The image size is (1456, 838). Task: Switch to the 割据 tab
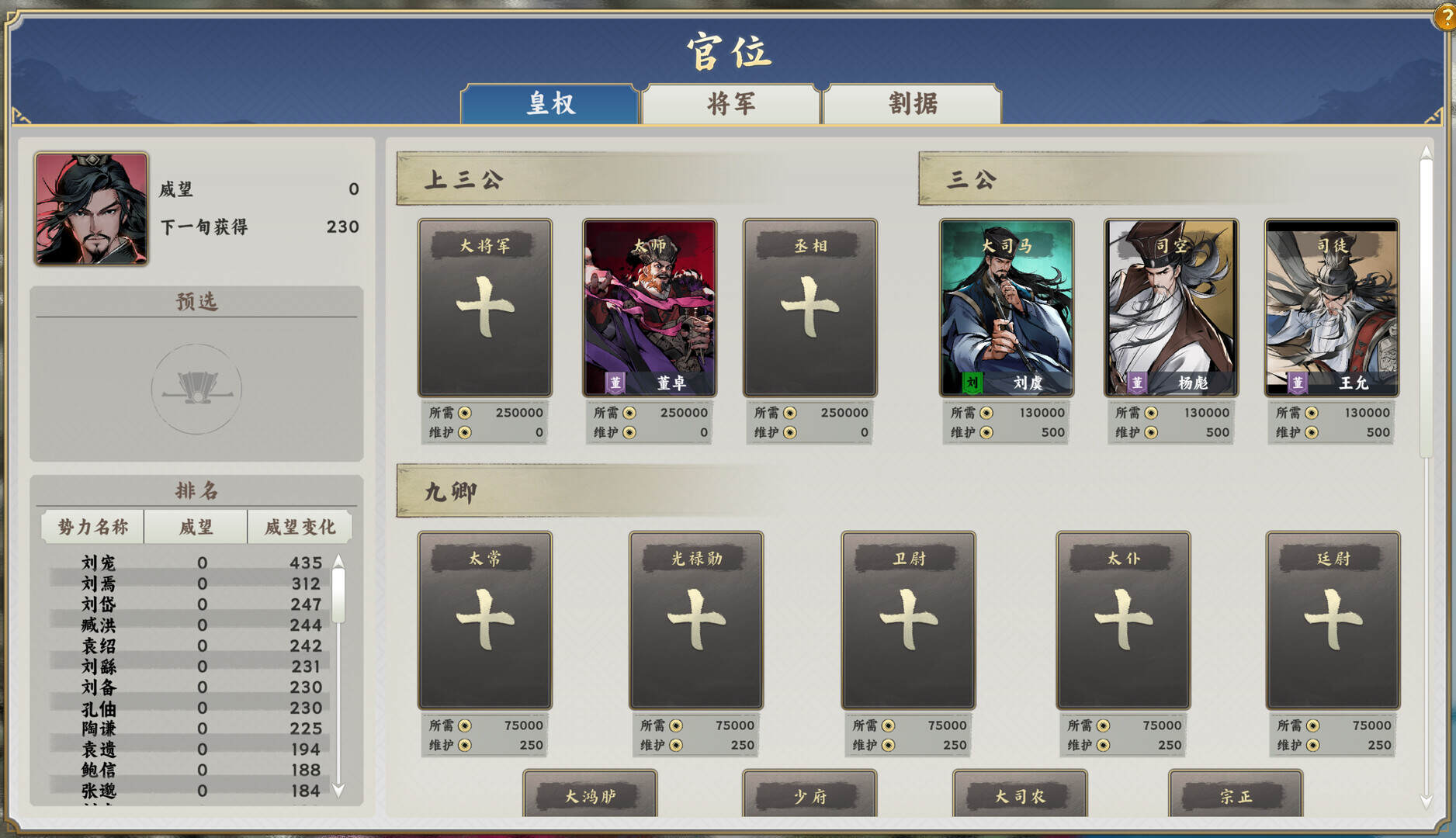[x=912, y=103]
